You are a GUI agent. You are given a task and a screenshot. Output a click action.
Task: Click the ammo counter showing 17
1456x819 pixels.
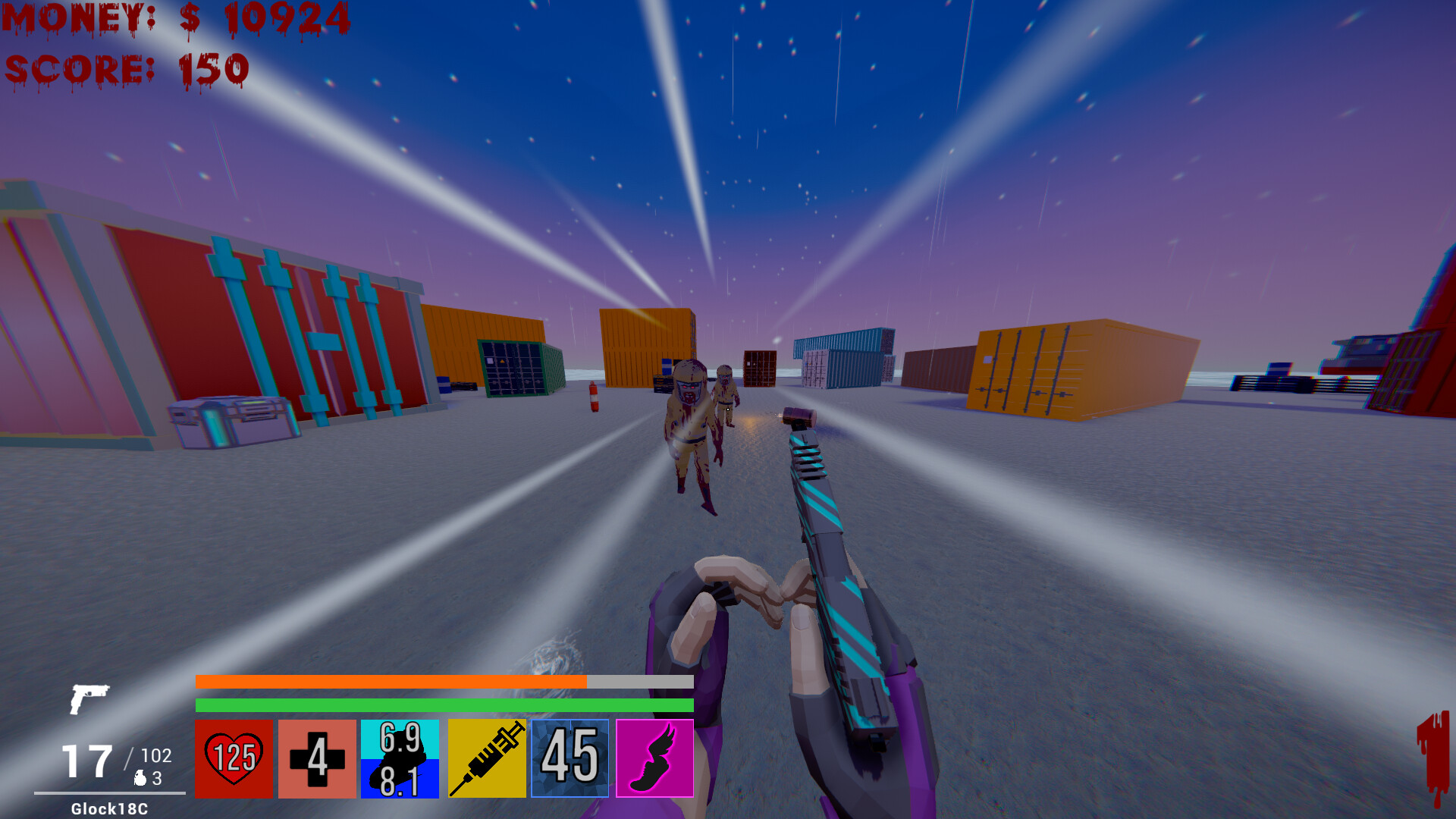(x=89, y=761)
